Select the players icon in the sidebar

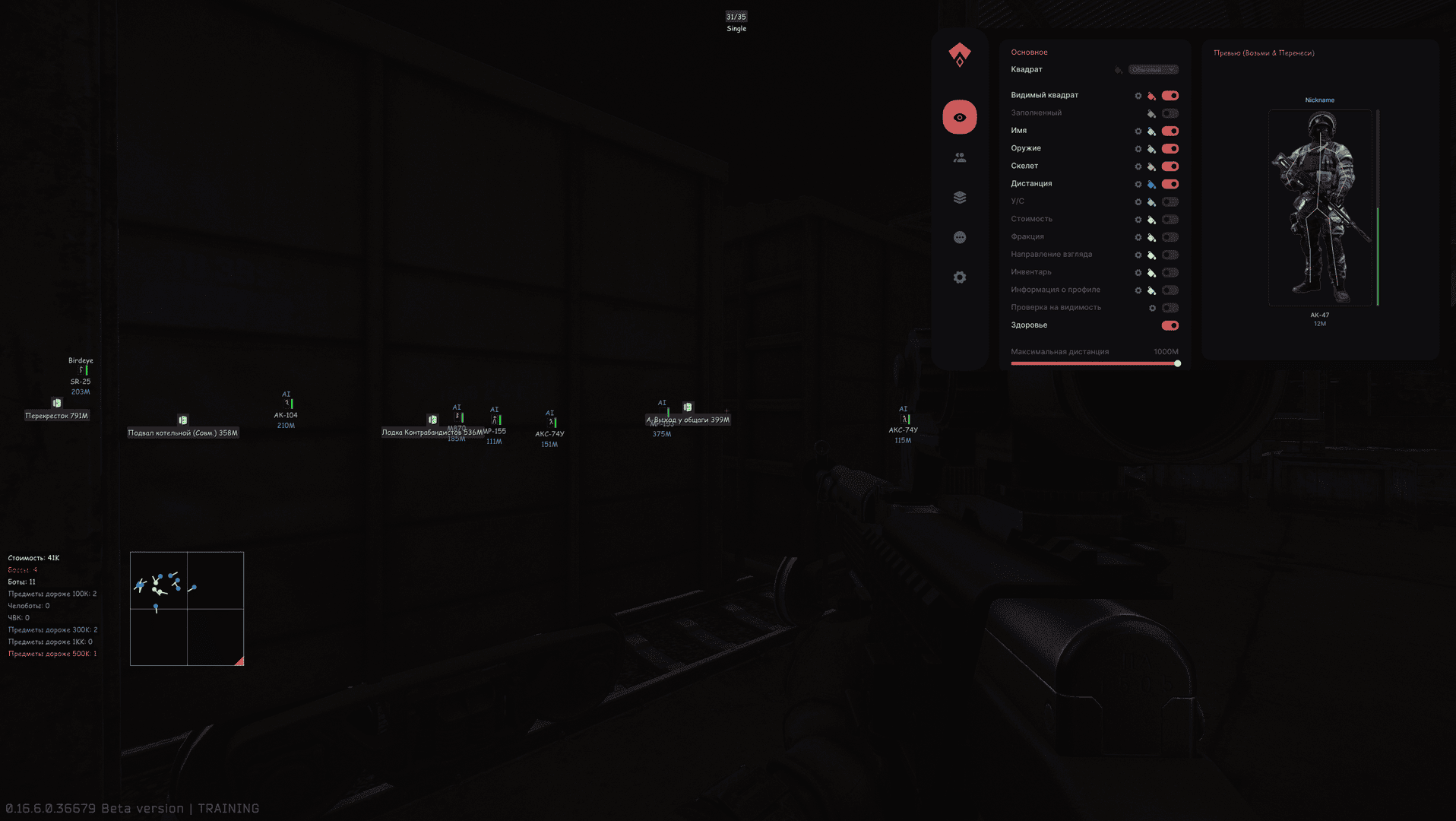coord(960,157)
